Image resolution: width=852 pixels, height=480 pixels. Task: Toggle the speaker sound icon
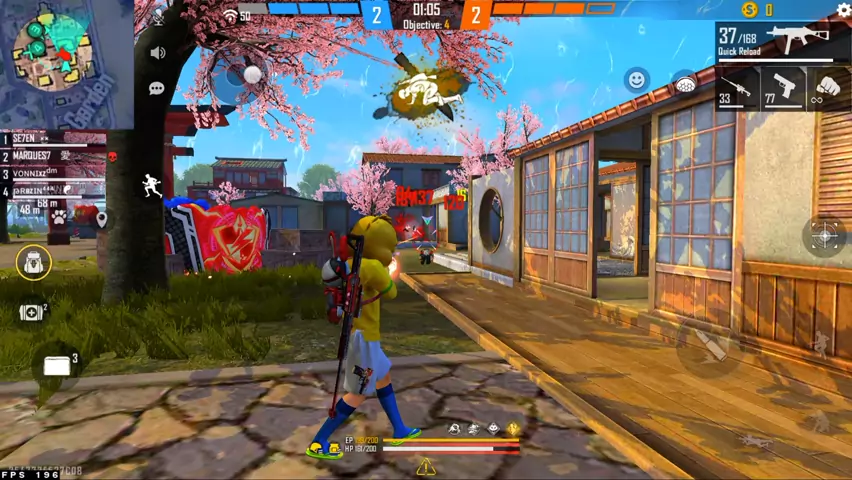pos(157,53)
